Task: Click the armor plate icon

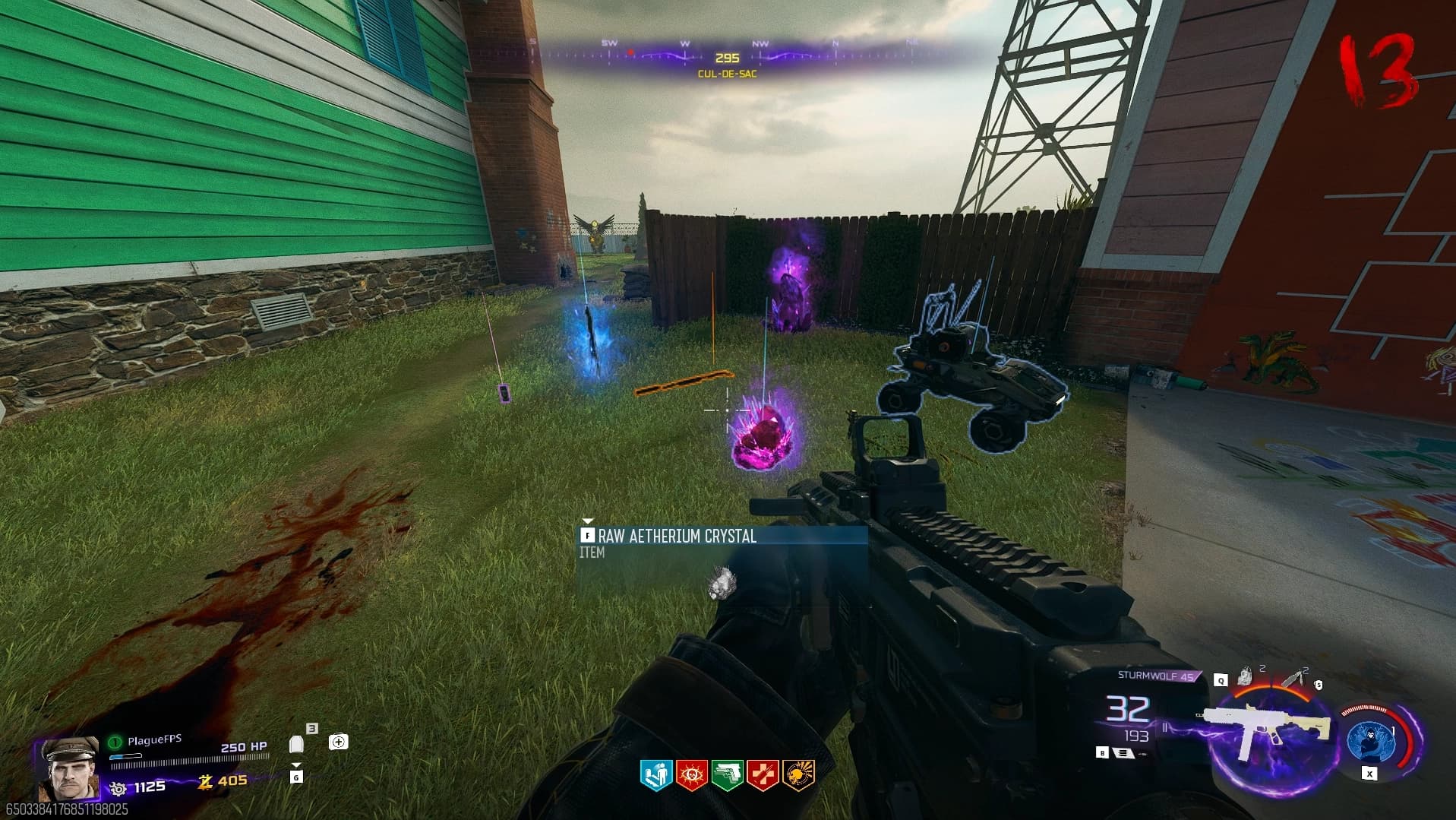Action: 297,744
